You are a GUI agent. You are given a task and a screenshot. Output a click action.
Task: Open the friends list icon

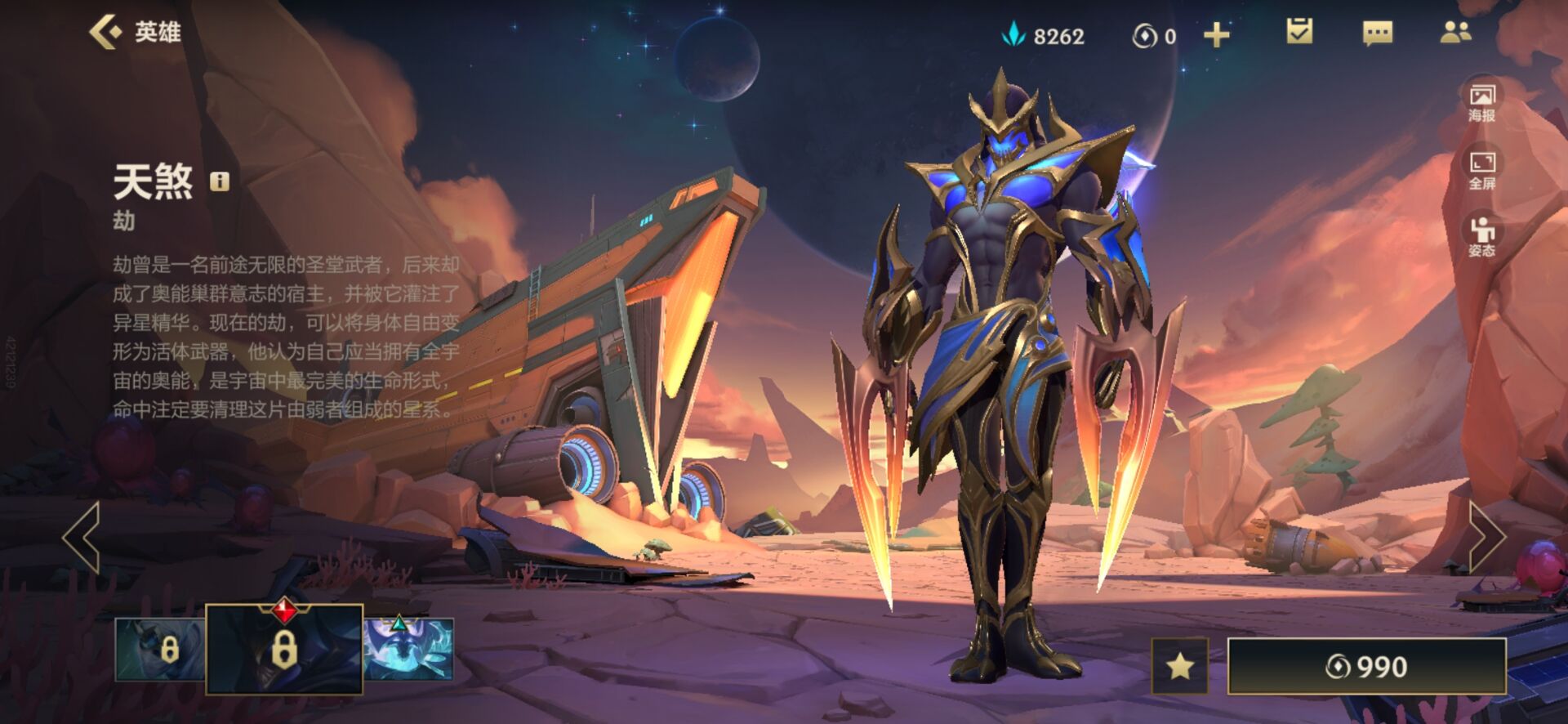coord(1455,33)
